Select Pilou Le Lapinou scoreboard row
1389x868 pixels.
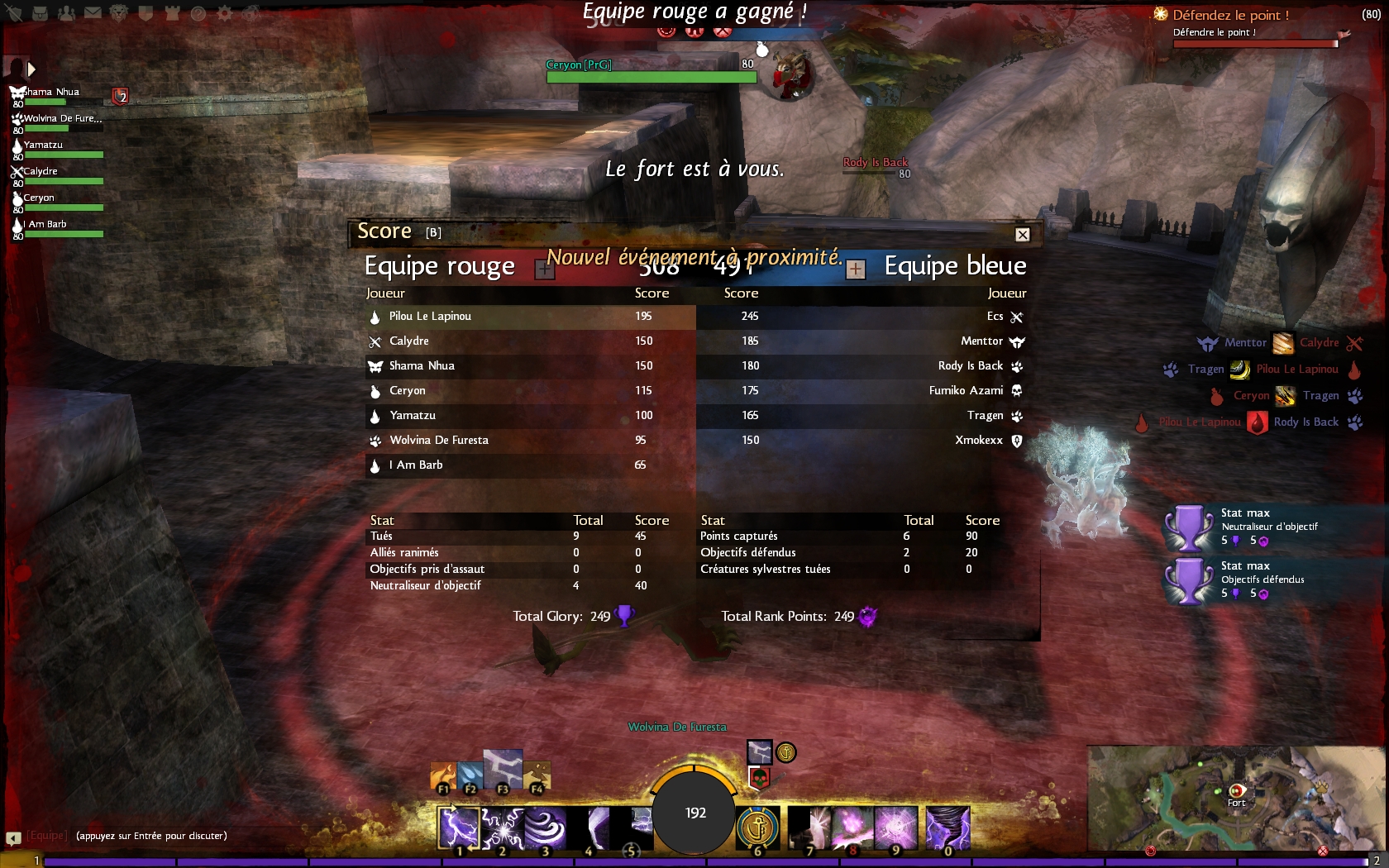point(530,317)
